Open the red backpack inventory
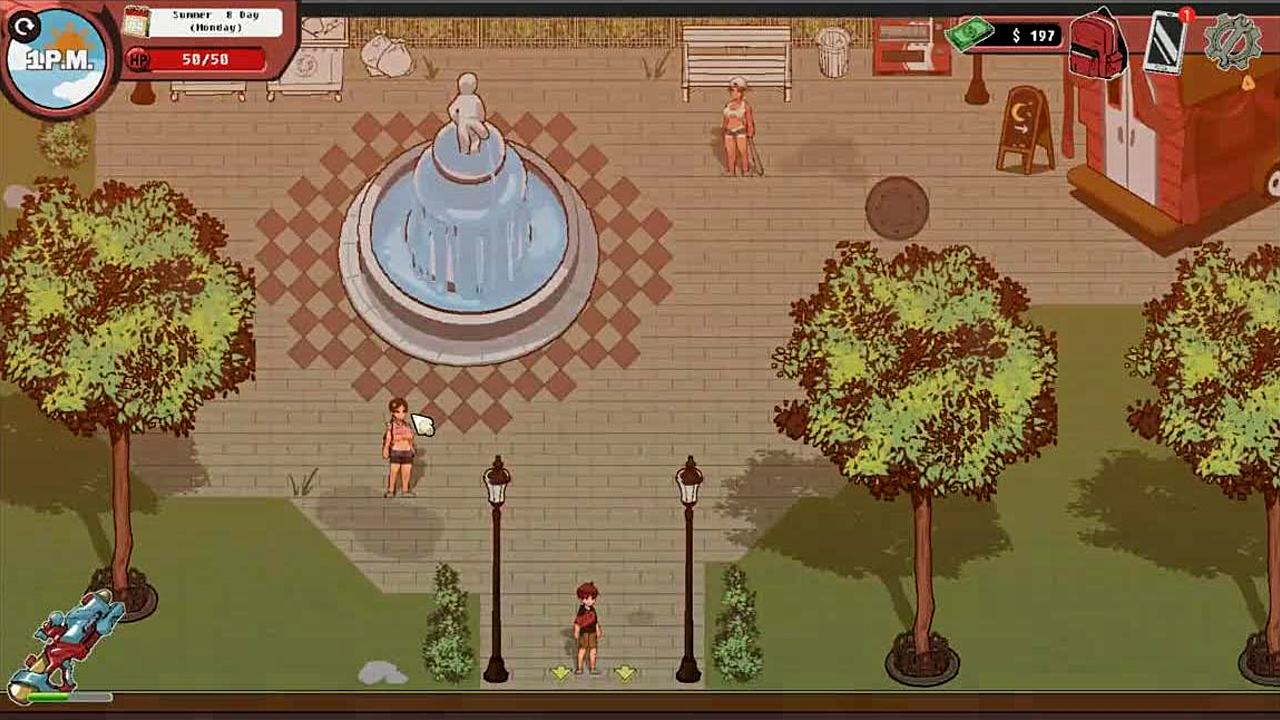 [x=1097, y=45]
